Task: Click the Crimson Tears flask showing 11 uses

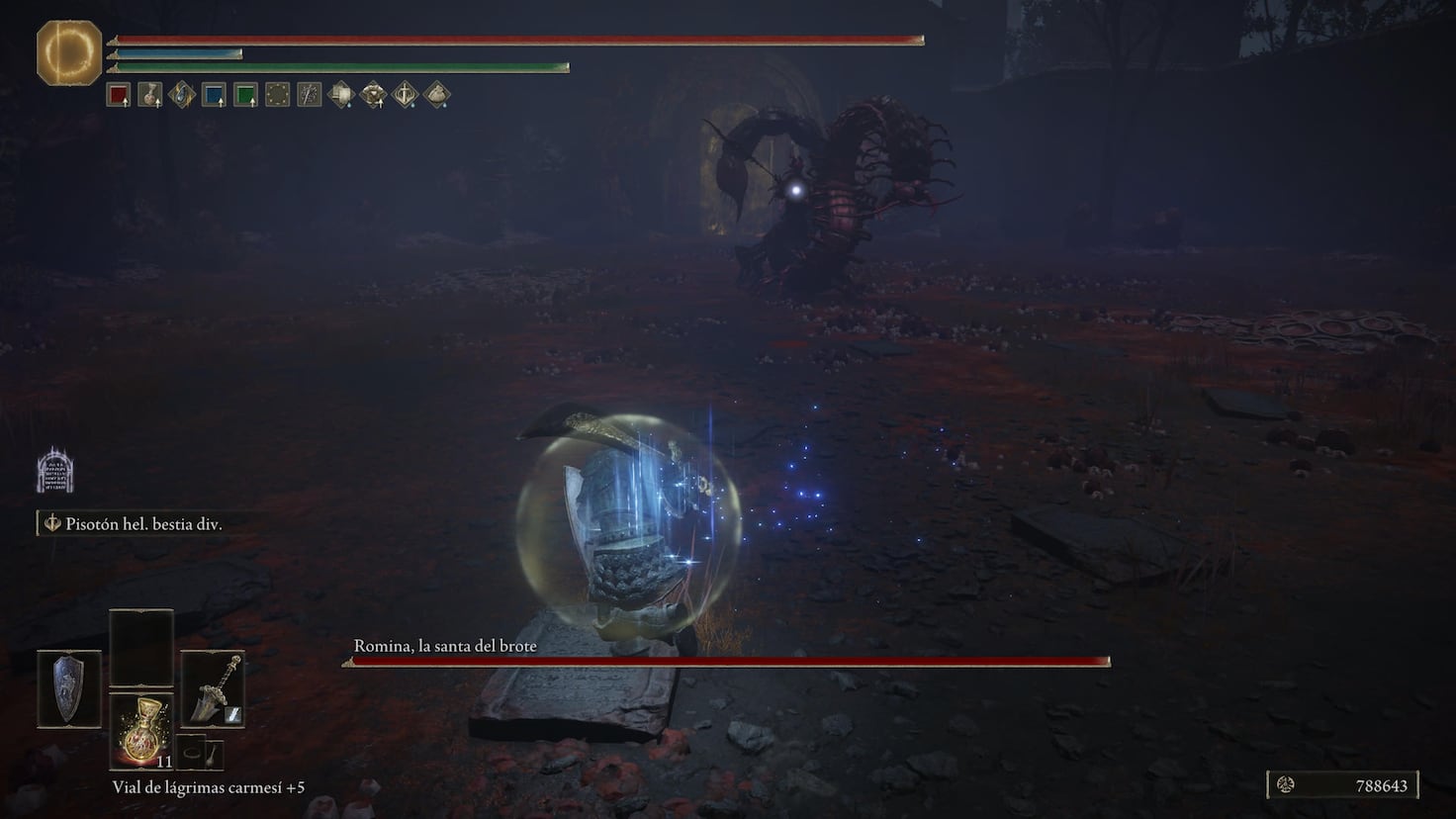Action: point(140,730)
